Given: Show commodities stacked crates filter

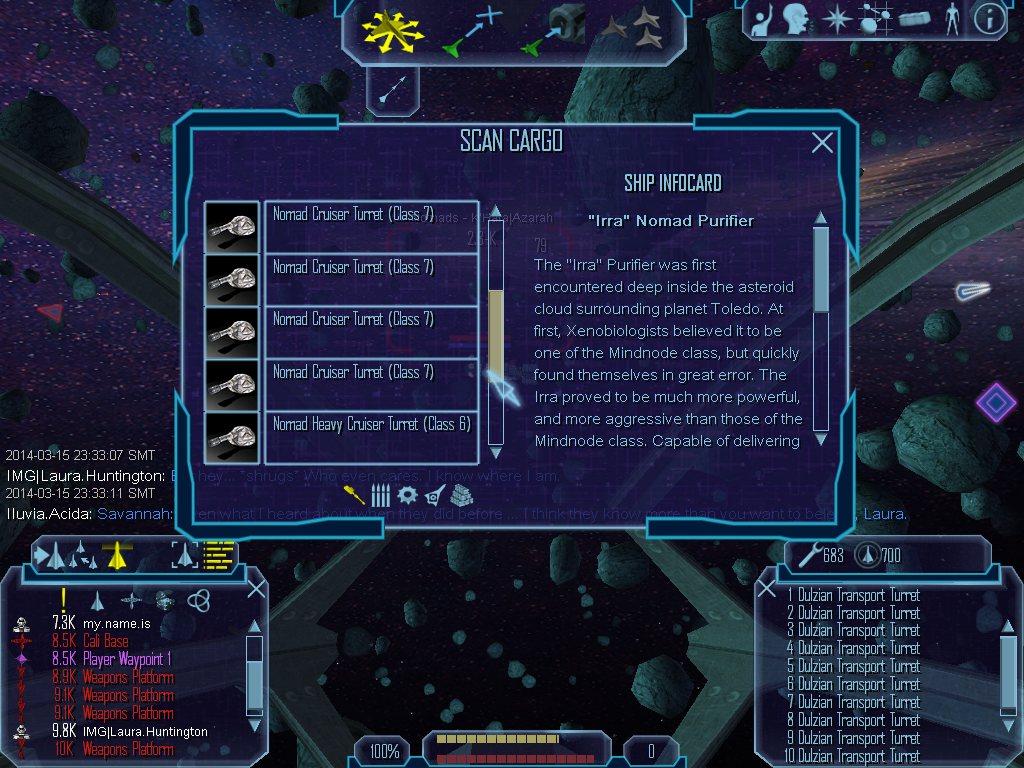Looking at the screenshot, I should [461, 495].
